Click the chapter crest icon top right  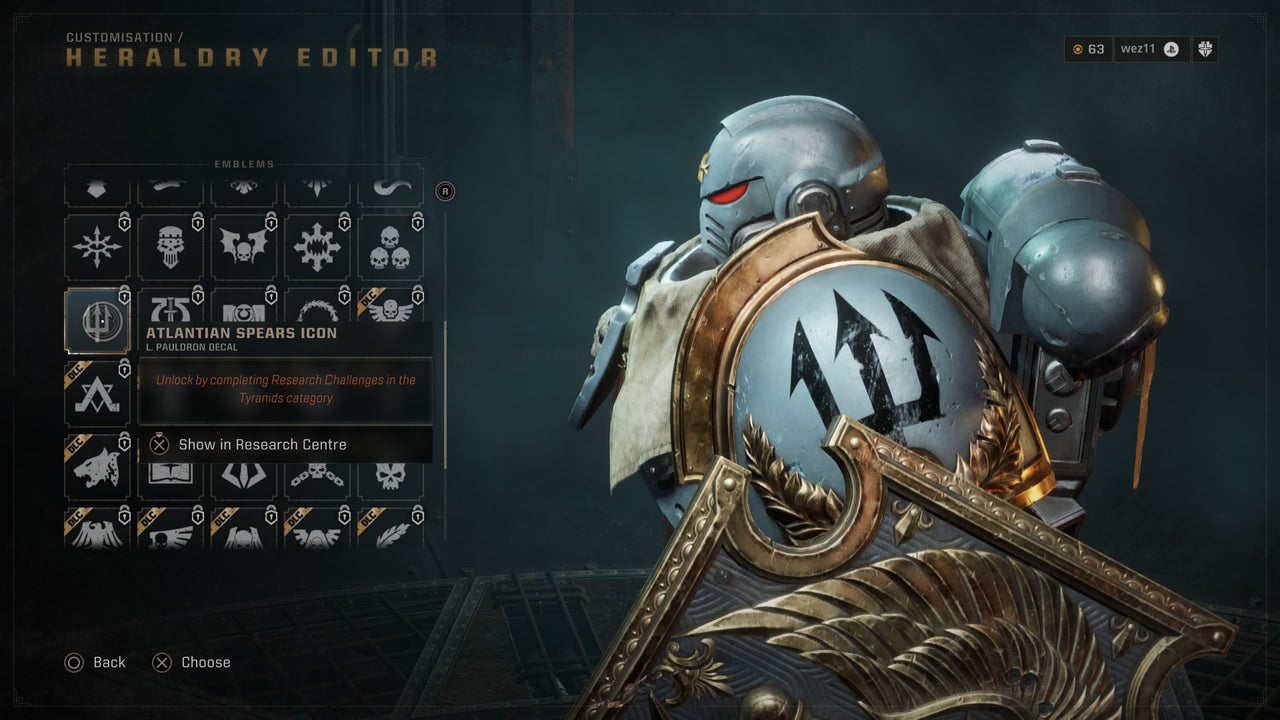[1207, 48]
